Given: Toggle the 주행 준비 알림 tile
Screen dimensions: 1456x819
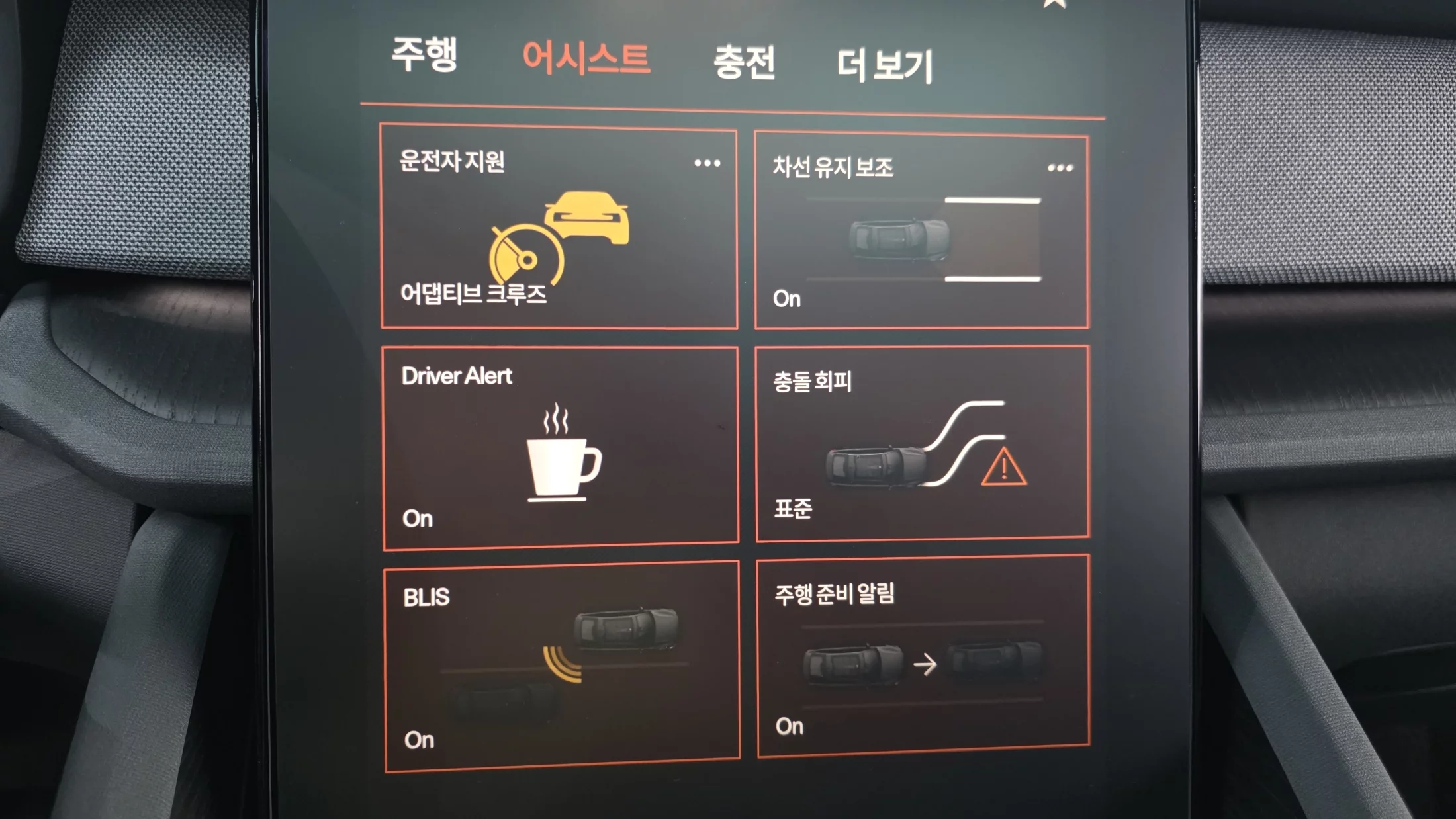Looking at the screenshot, I should 923,656.
